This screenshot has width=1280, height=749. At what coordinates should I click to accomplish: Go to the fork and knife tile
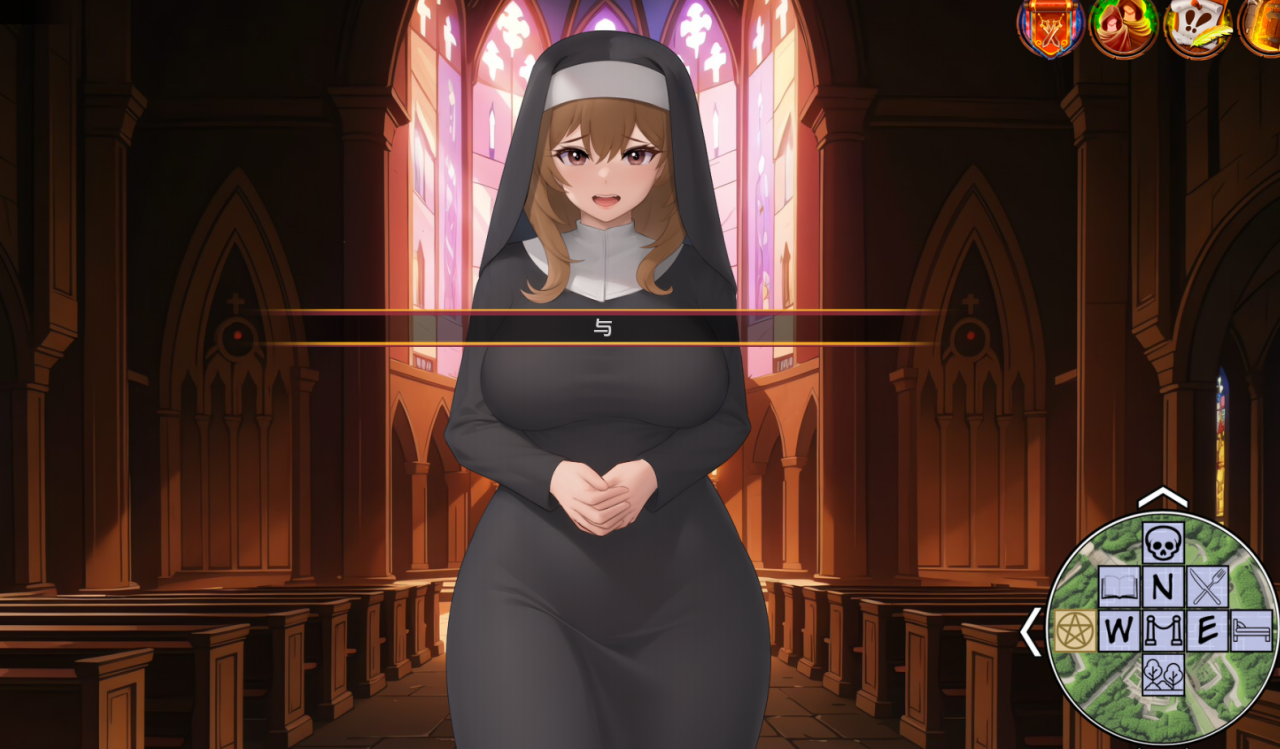click(1207, 587)
